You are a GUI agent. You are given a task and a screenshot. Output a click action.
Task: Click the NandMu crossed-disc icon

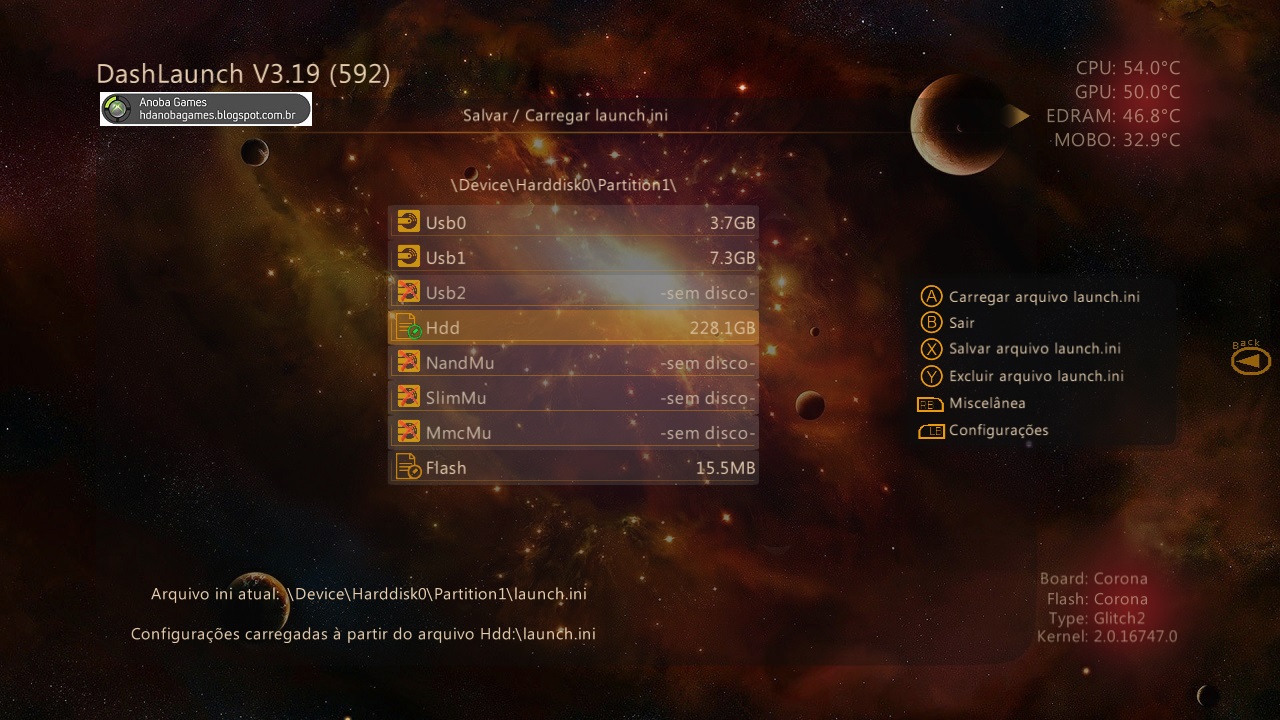click(x=409, y=362)
